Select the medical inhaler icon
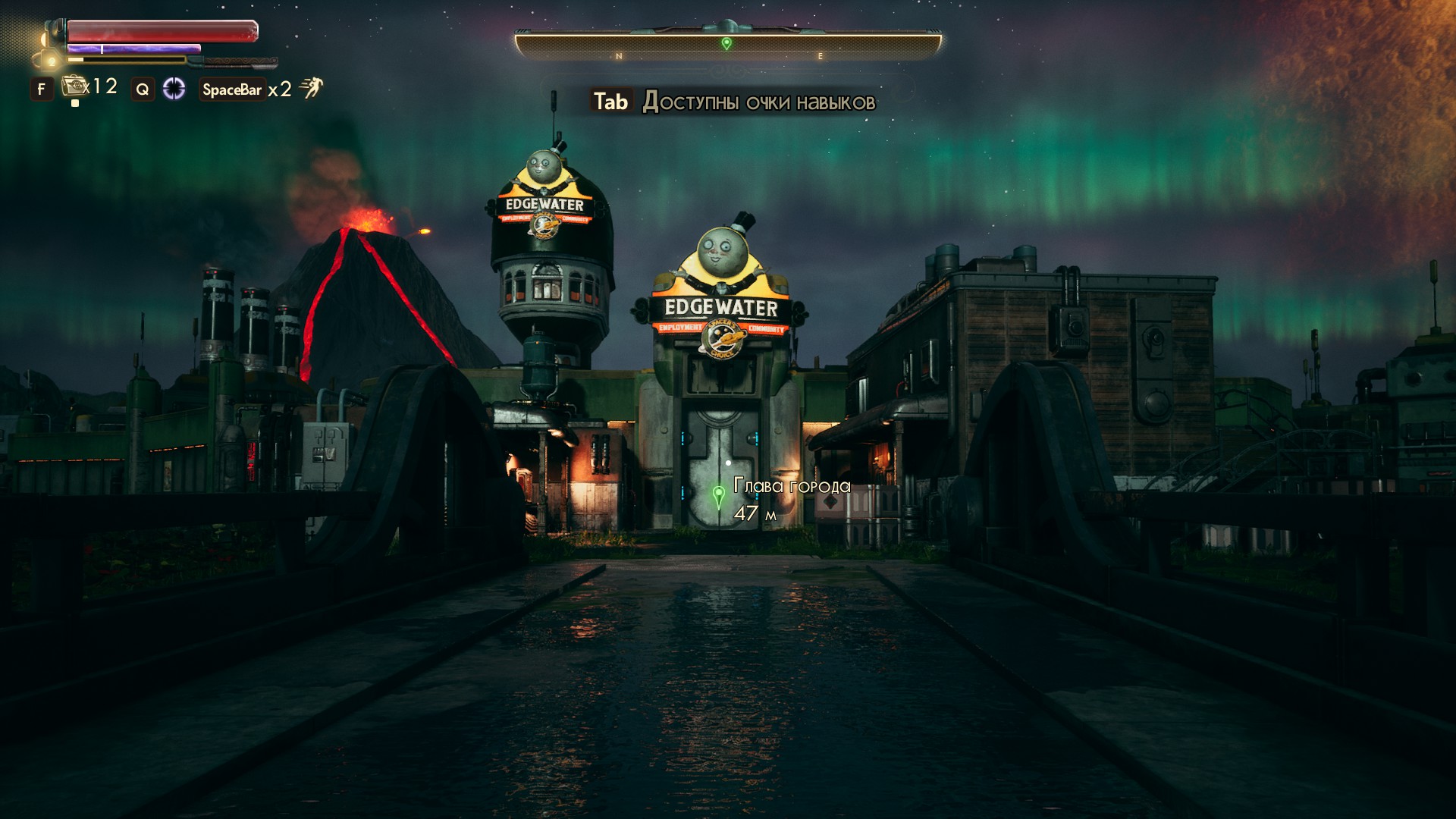 (74, 86)
